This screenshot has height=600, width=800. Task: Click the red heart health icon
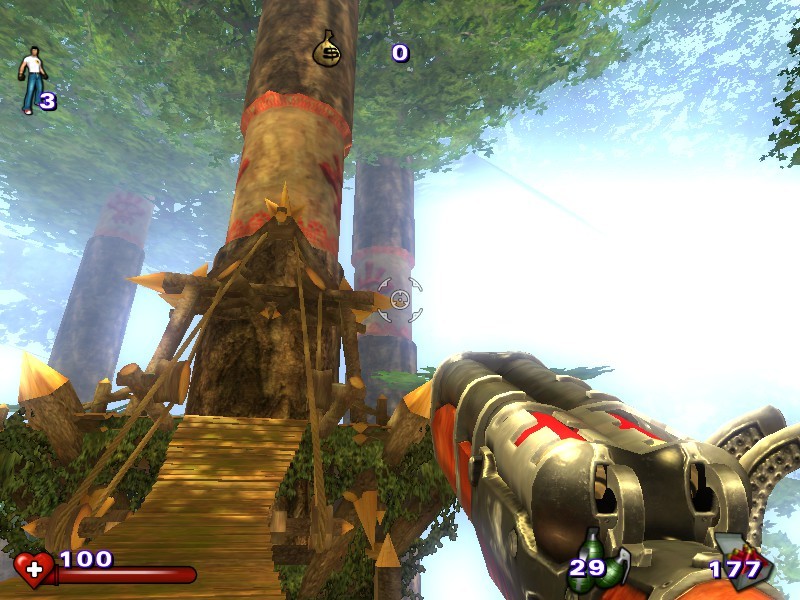click(x=34, y=569)
